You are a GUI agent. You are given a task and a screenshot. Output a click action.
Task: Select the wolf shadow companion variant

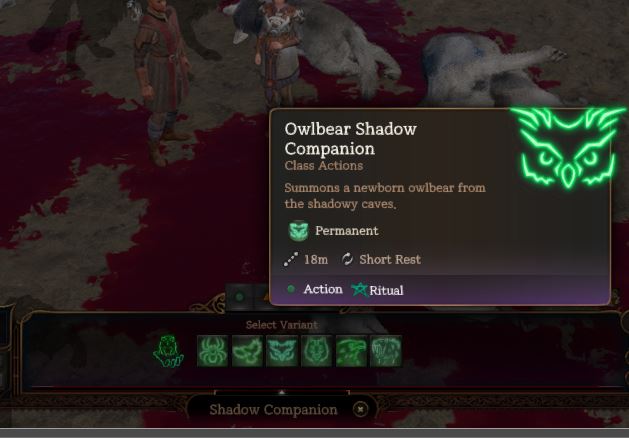click(316, 351)
